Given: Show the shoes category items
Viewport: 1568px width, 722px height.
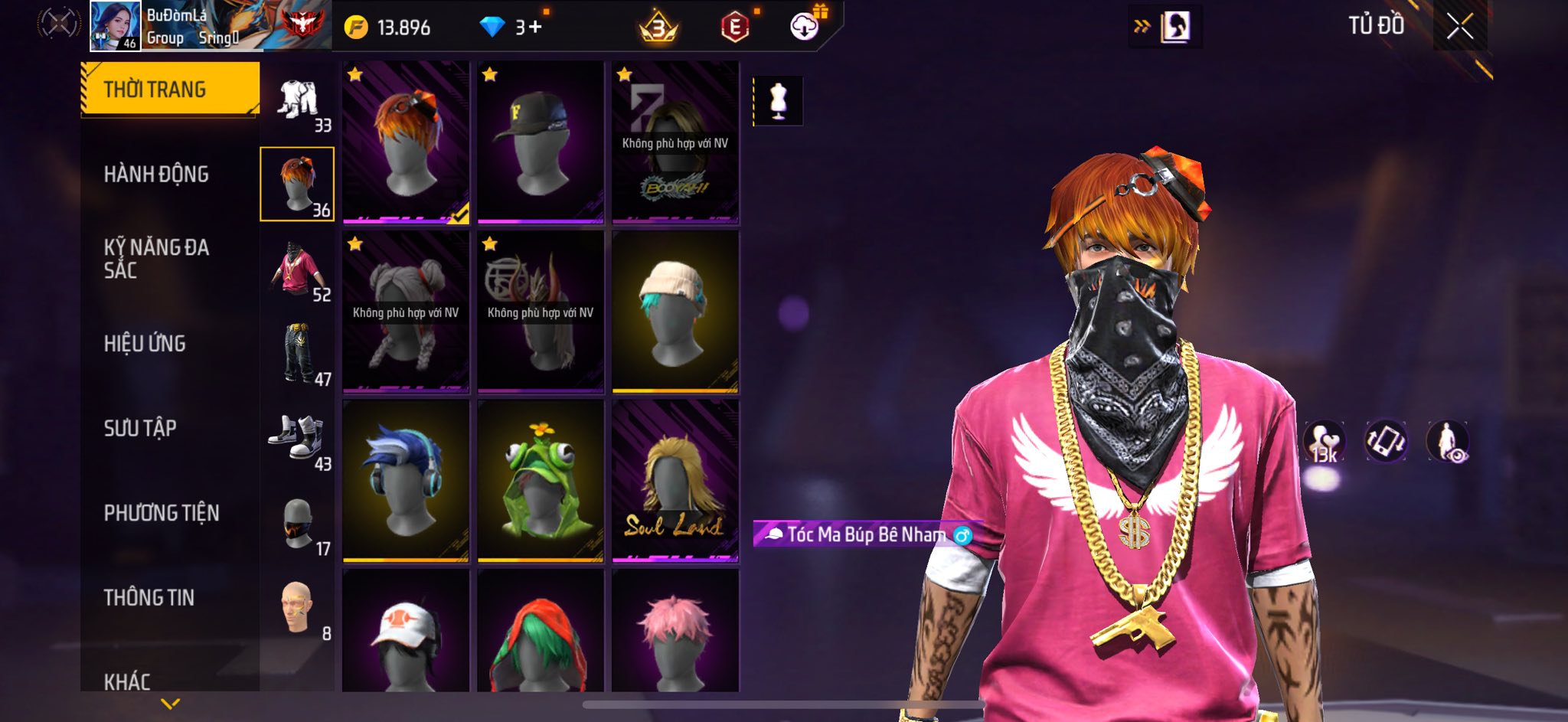Looking at the screenshot, I should pos(298,438).
